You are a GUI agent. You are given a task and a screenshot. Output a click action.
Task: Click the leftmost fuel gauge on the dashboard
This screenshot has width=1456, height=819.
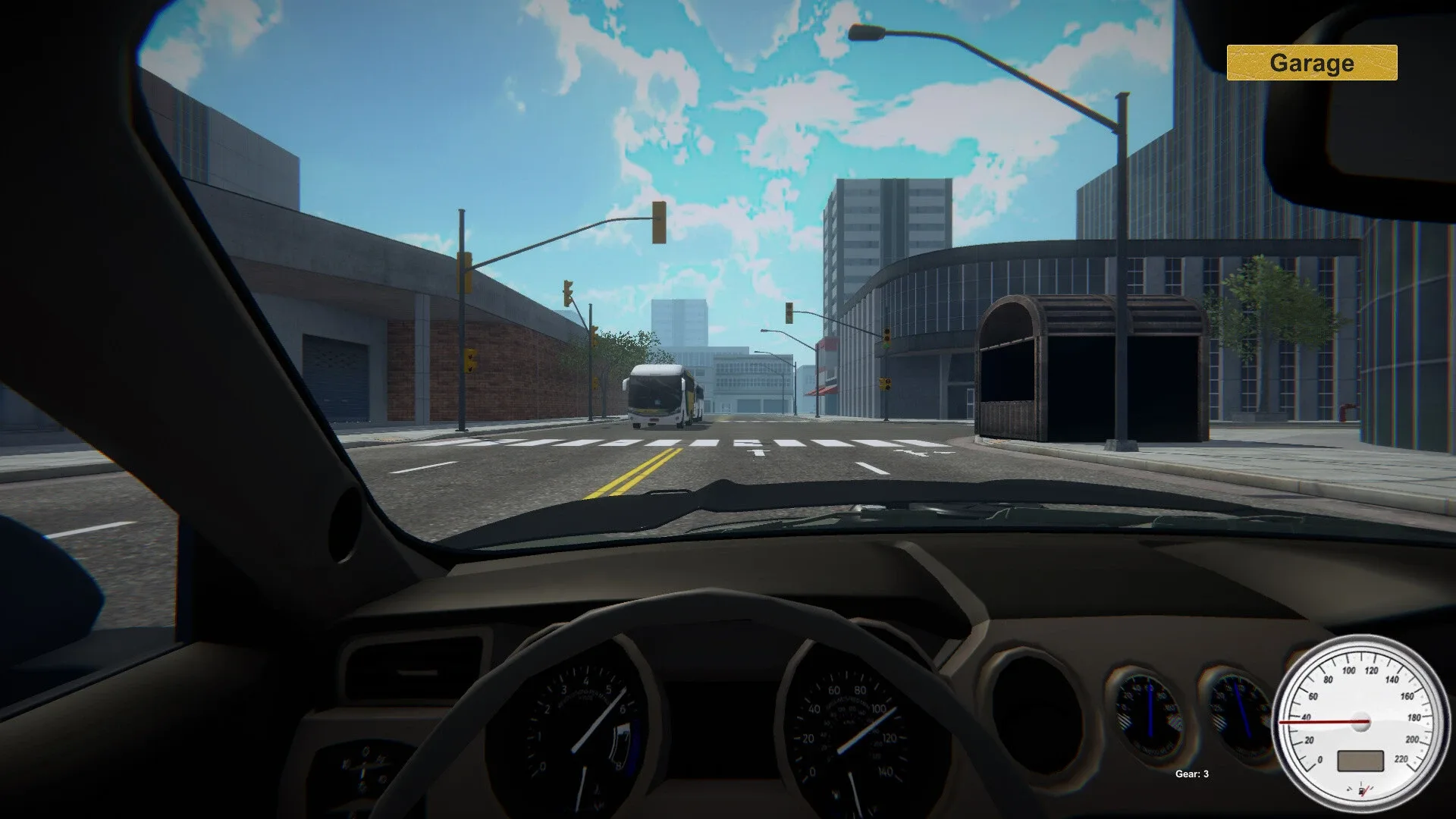point(364,766)
